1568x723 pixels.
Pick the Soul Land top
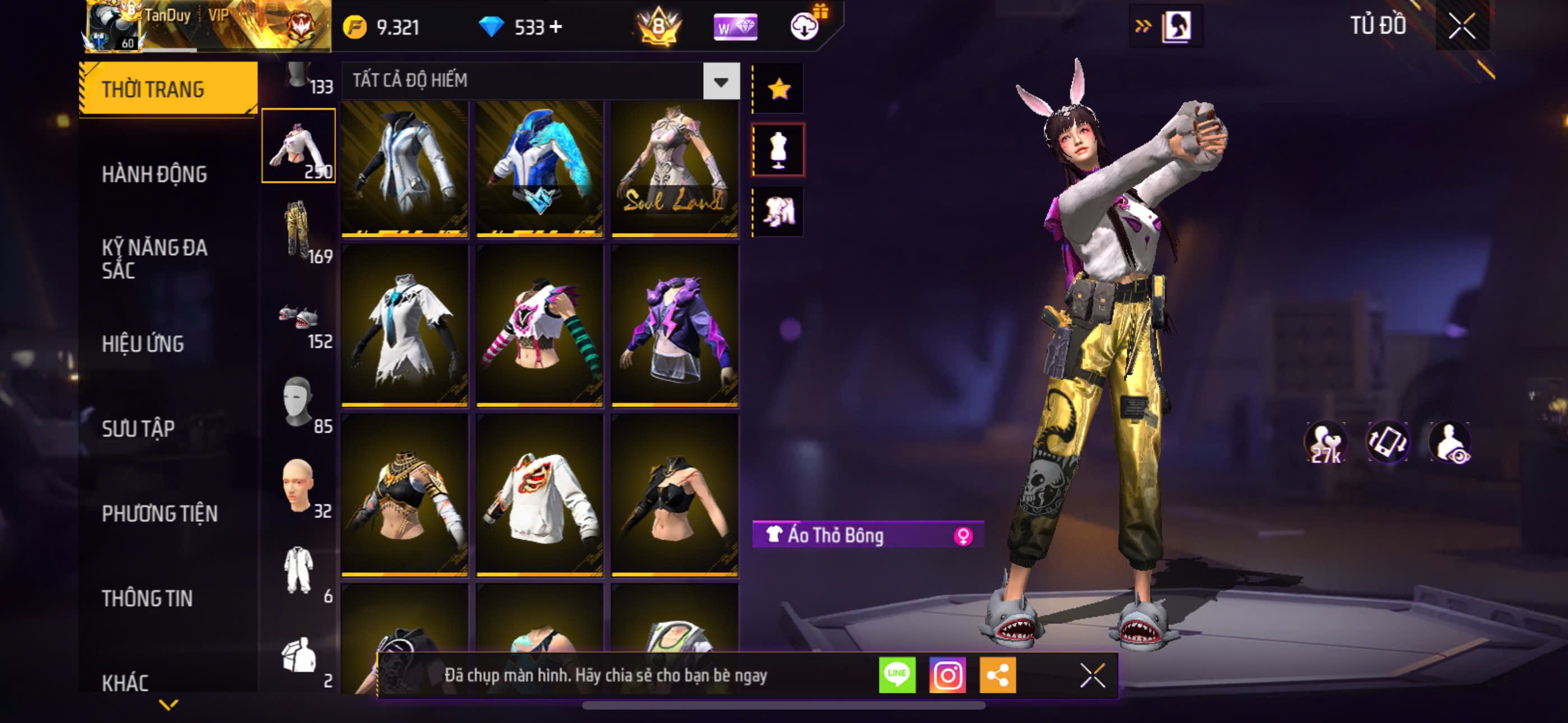[675, 169]
